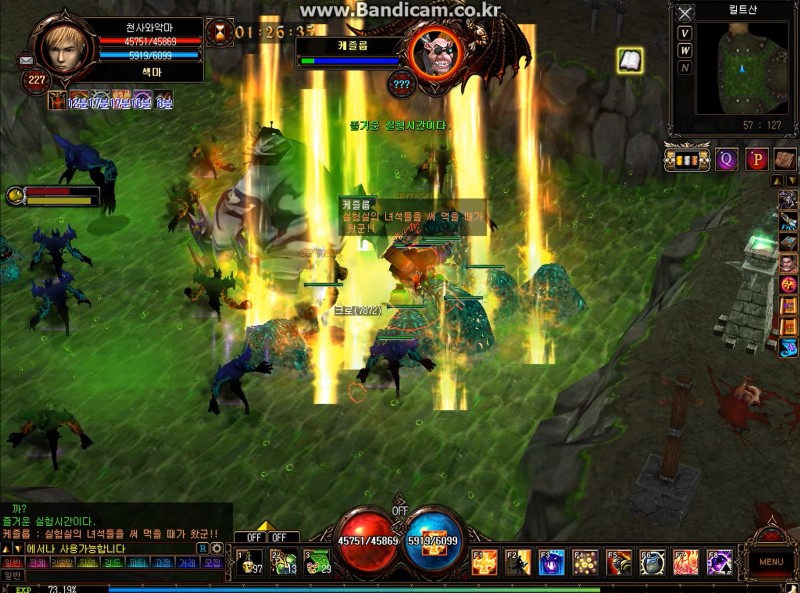Viewport: 800px width, 593px height.
Task: Select the V minimap mode button
Action: pos(685,32)
